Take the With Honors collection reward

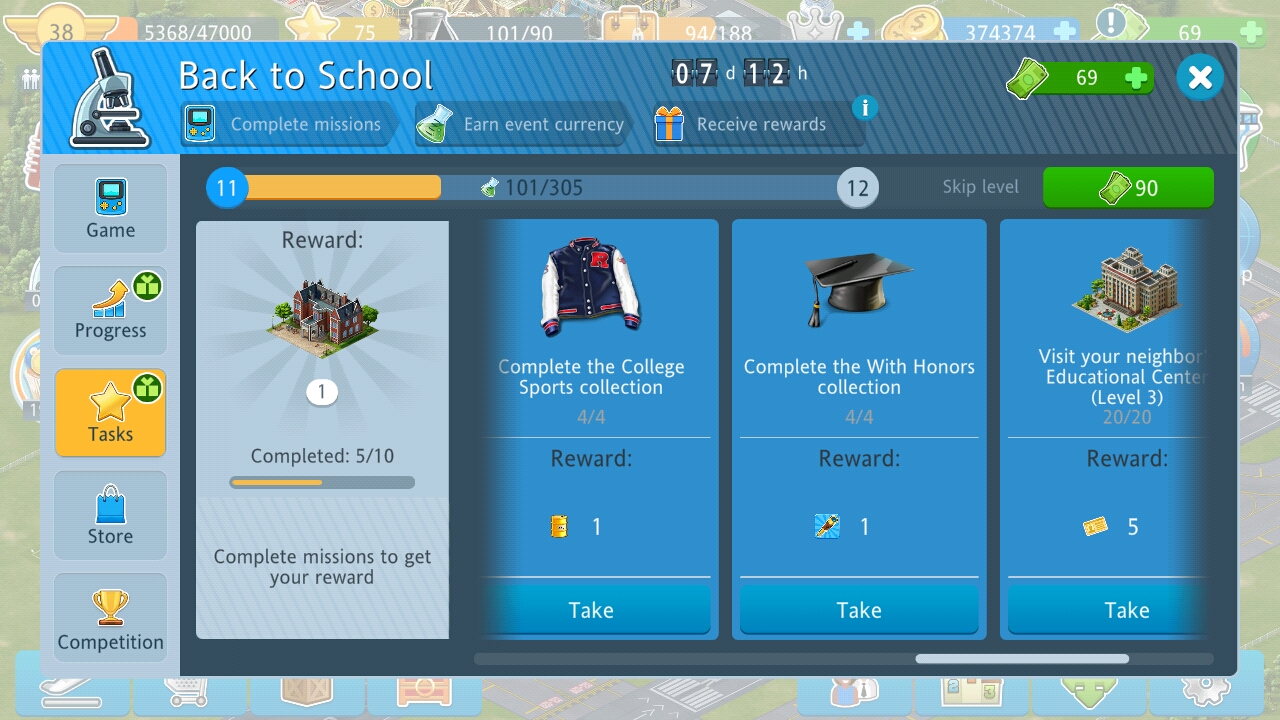859,610
